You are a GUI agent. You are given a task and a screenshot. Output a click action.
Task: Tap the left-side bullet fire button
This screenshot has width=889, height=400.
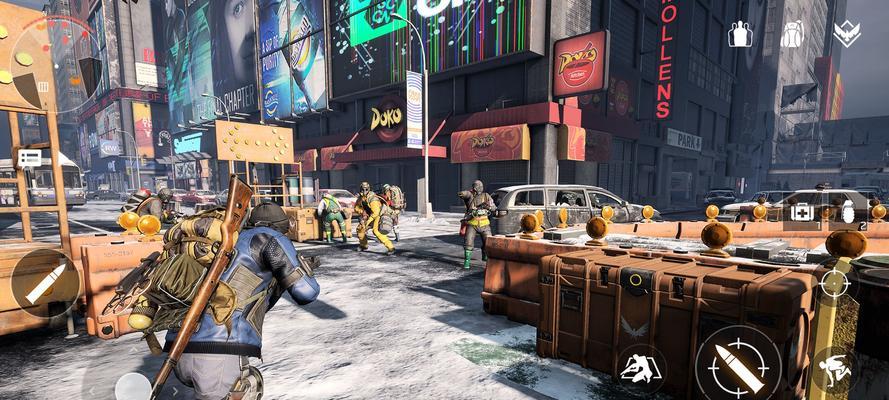tap(45, 283)
